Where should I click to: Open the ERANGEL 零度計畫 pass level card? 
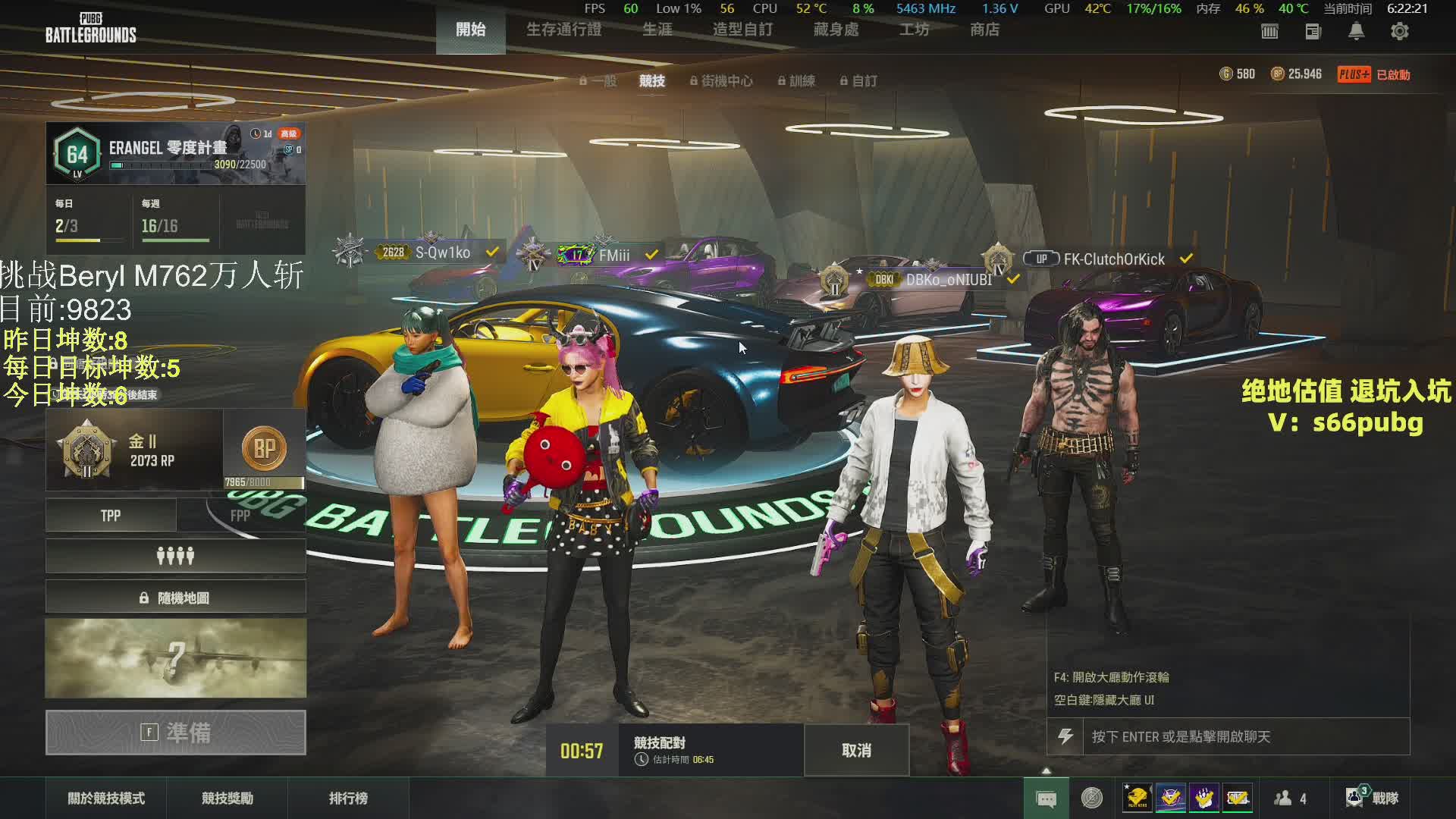pyautogui.click(x=175, y=153)
